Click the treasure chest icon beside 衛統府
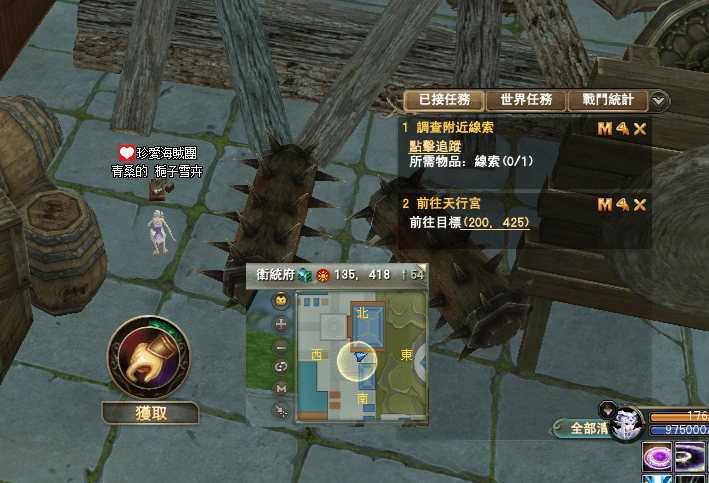Image resolution: width=709 pixels, height=483 pixels. pos(304,275)
